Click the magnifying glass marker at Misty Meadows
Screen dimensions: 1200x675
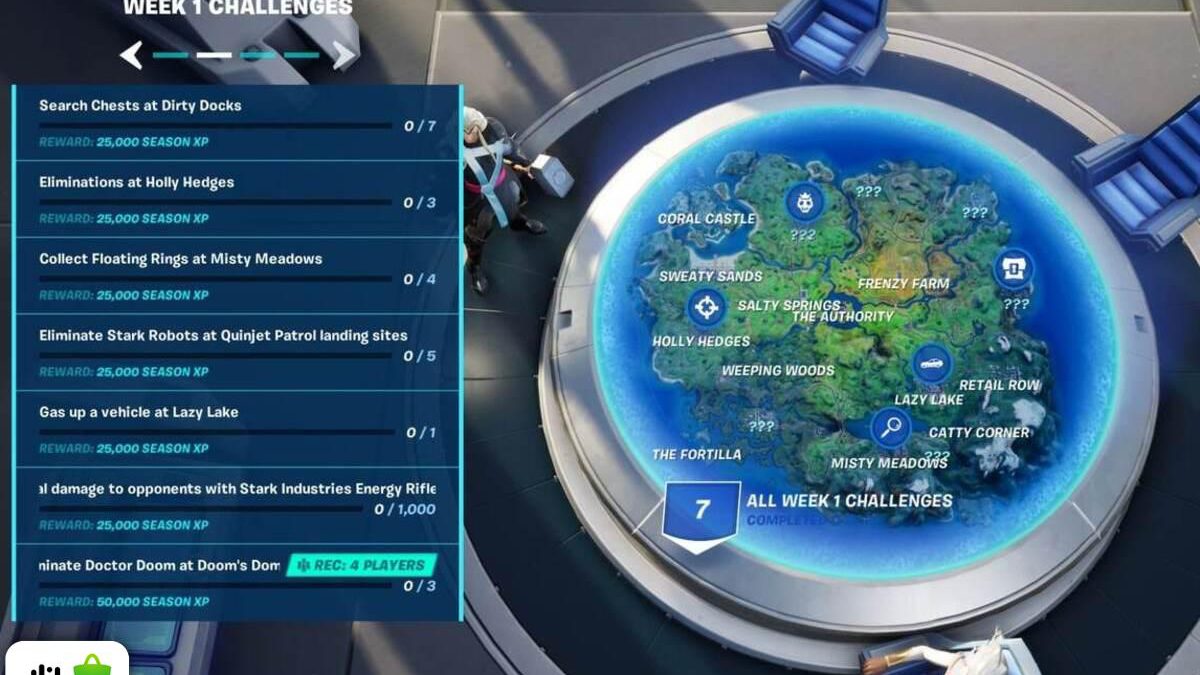[889, 428]
